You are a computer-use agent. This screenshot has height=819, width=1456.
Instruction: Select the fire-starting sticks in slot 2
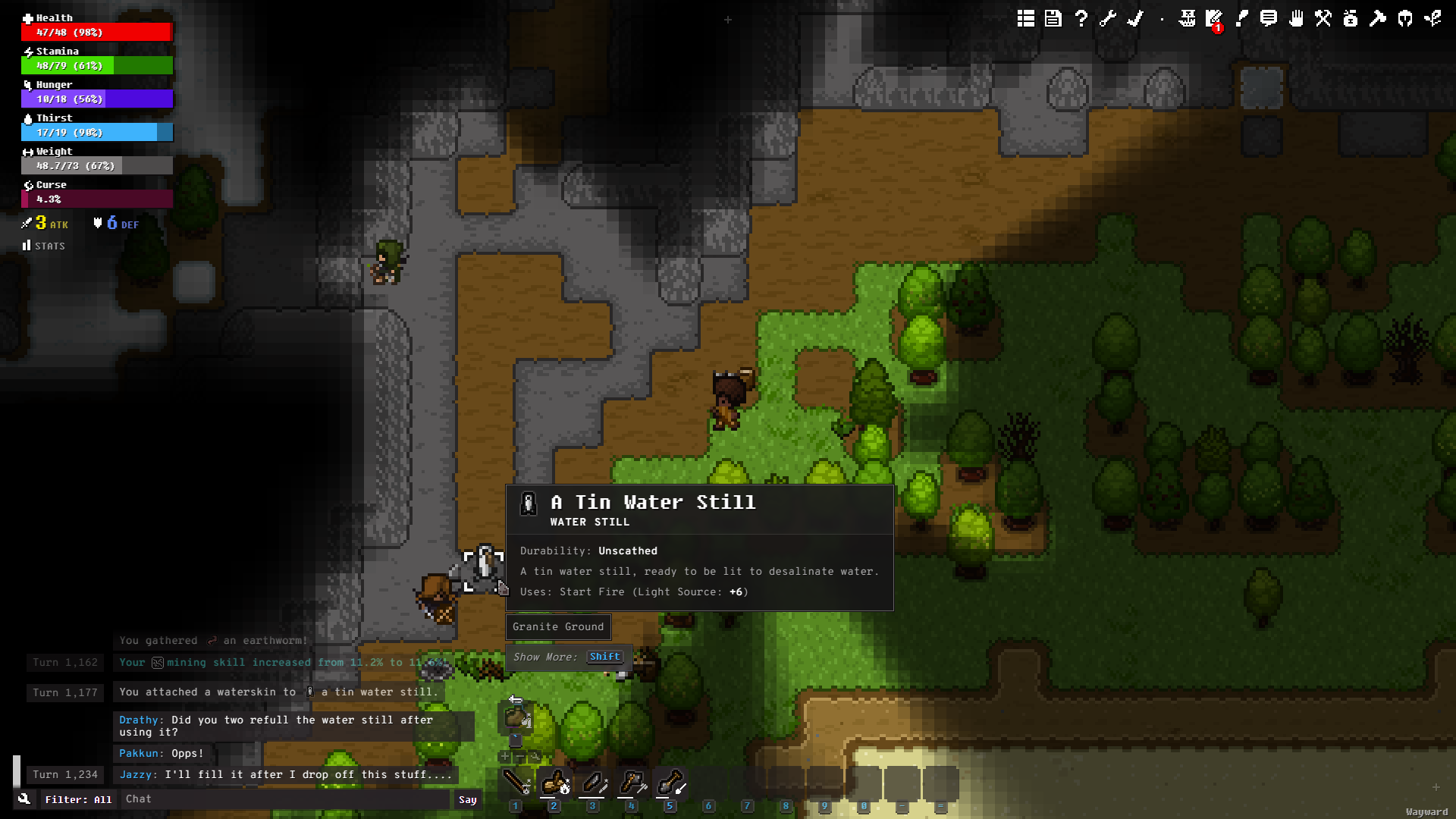[x=555, y=782]
